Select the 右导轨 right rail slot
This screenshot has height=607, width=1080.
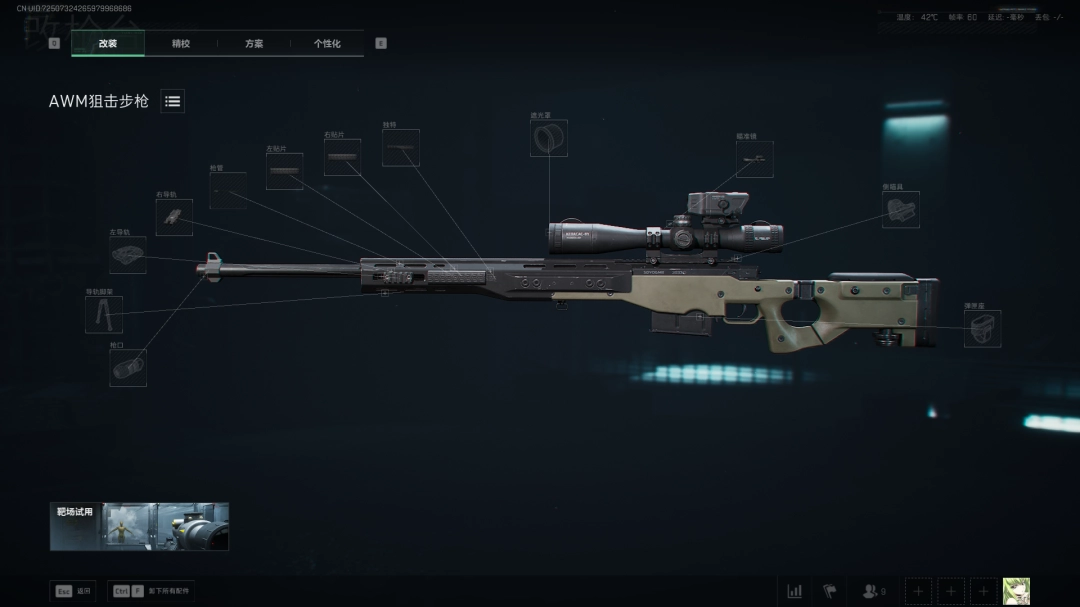(174, 217)
